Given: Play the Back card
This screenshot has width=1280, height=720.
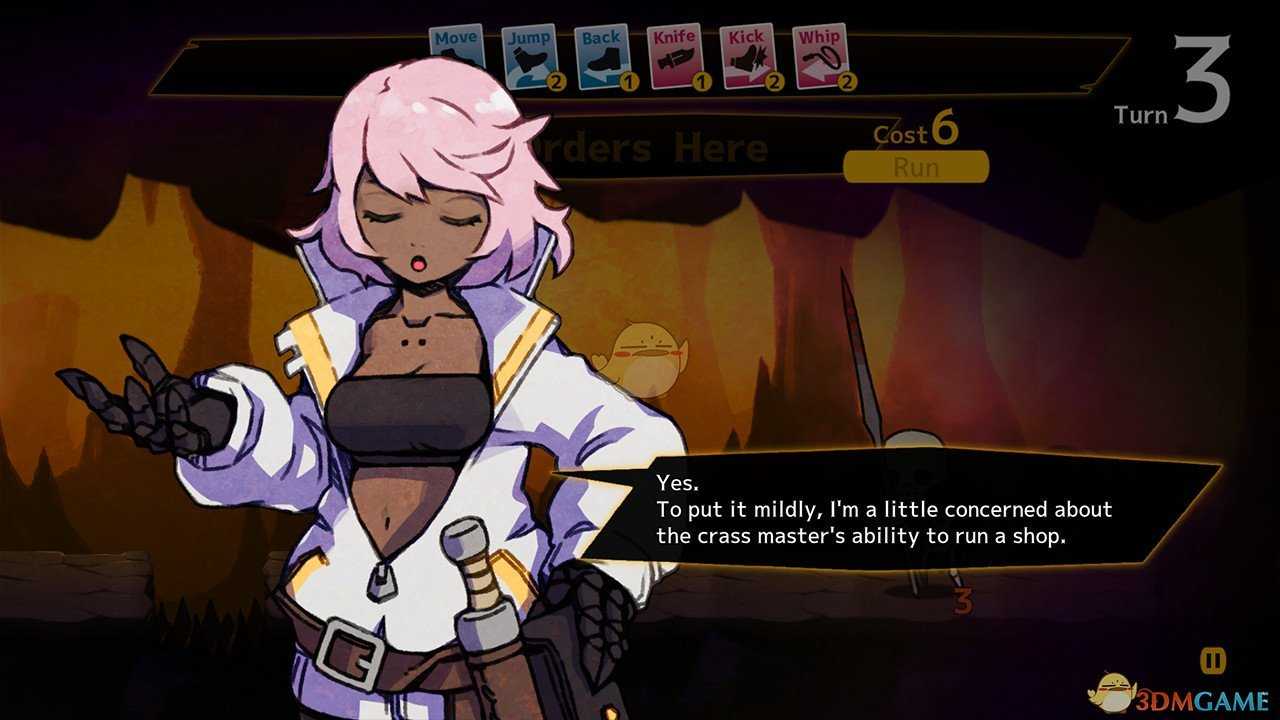Looking at the screenshot, I should click(x=601, y=55).
